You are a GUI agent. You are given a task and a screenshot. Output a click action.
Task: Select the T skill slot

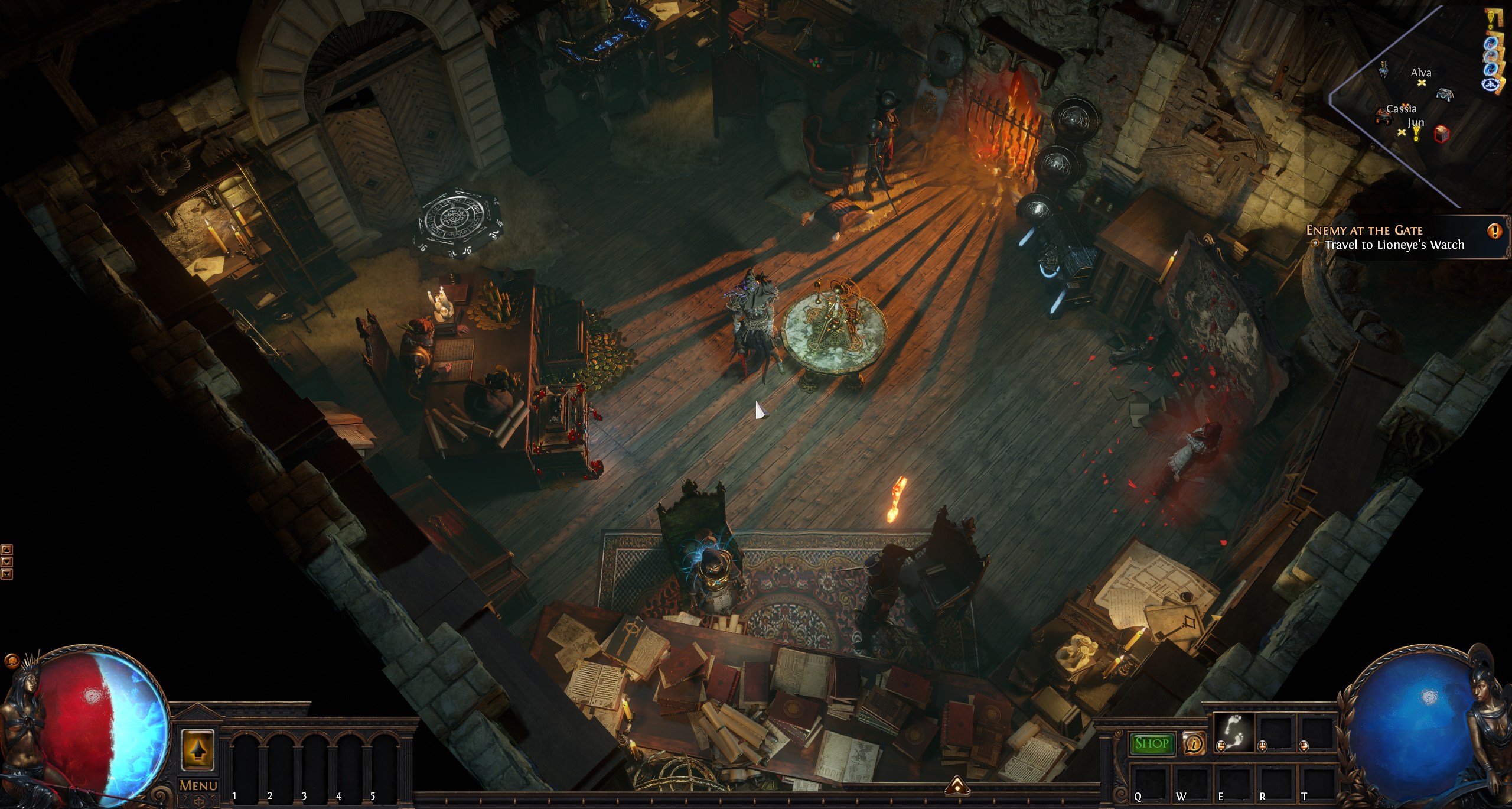coord(1316,781)
